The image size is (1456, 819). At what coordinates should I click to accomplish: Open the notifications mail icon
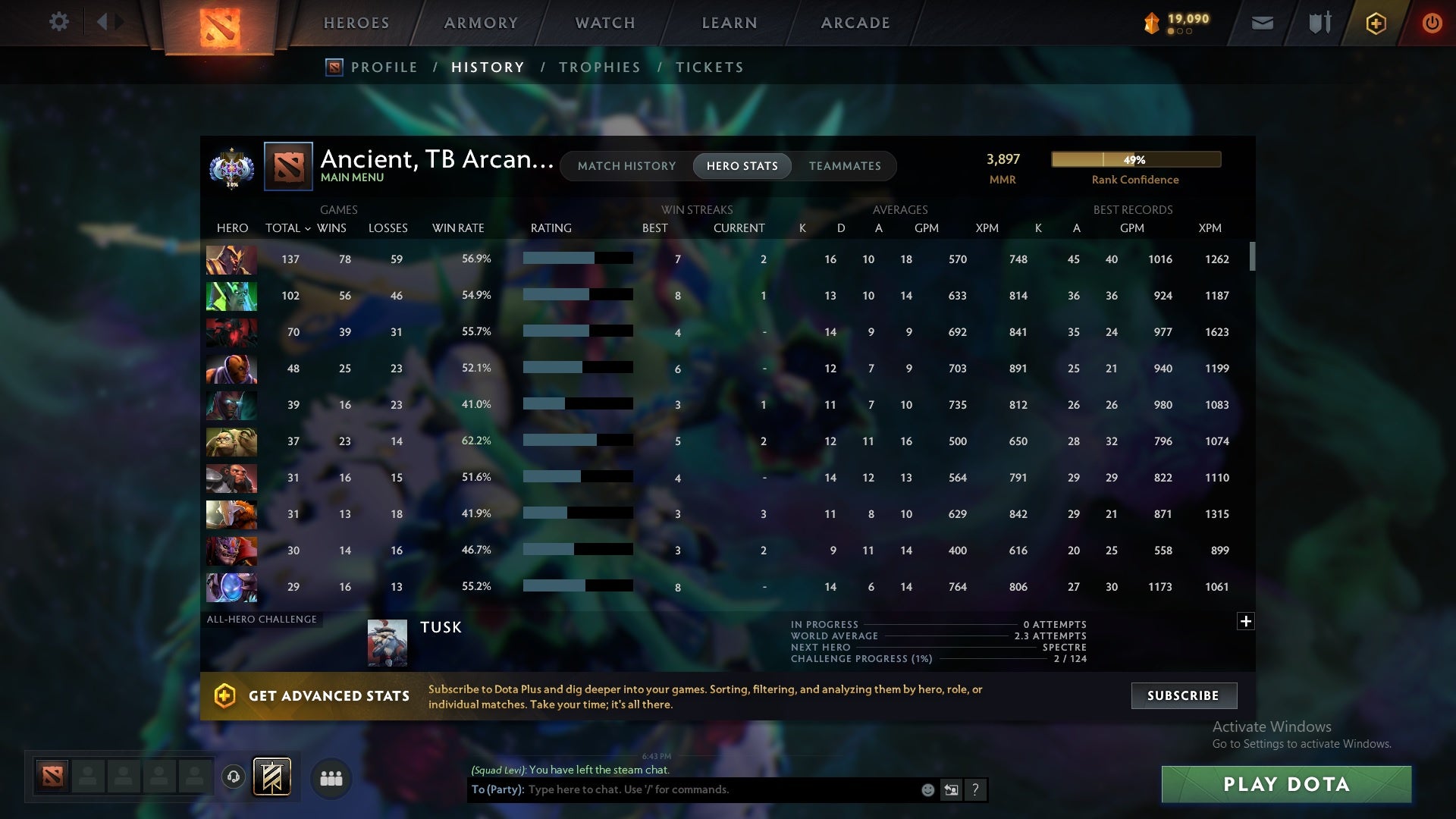(x=1262, y=23)
